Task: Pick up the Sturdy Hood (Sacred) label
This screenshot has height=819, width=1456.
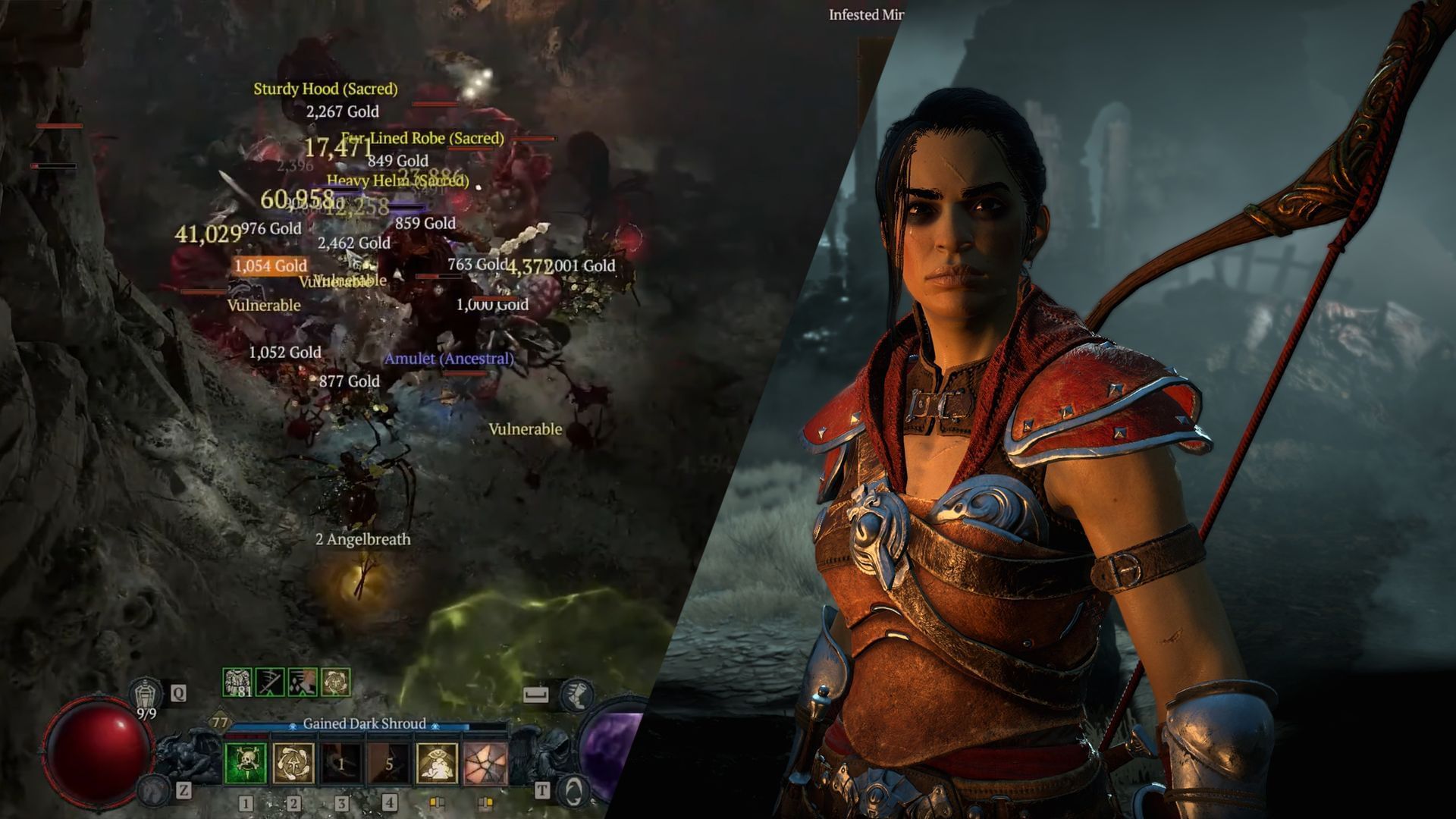Action: pos(325,89)
